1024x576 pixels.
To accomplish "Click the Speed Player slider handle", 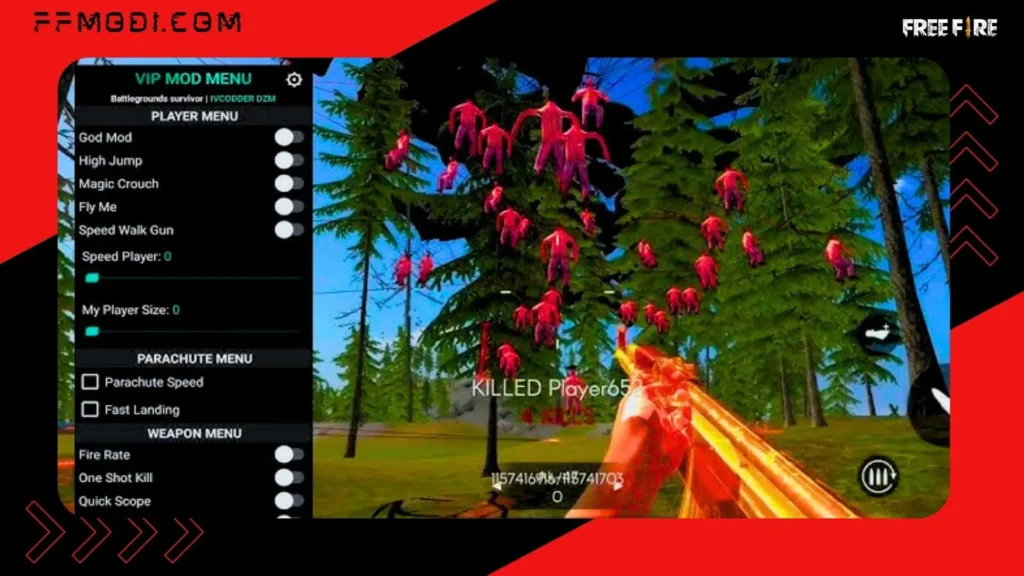I will tap(92, 278).
